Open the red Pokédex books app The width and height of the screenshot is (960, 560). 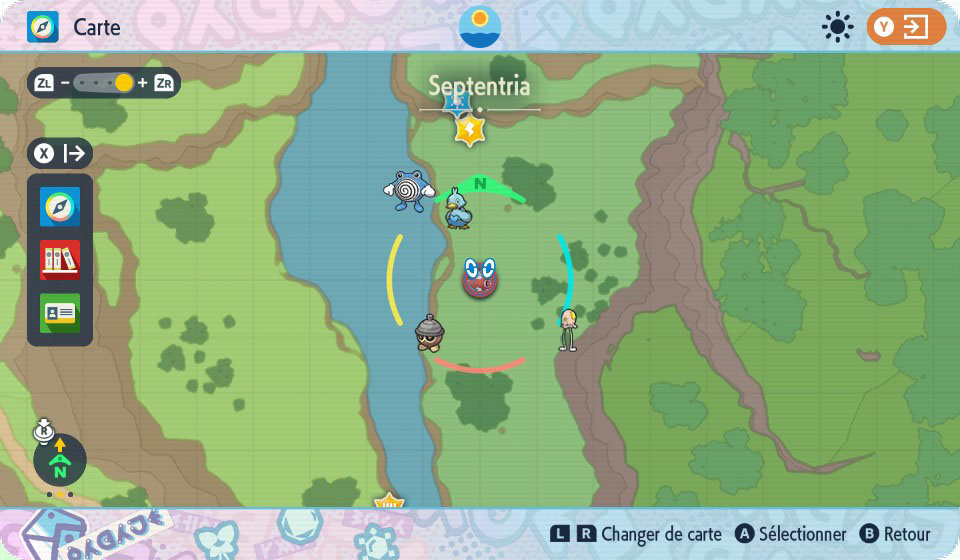[x=60, y=260]
